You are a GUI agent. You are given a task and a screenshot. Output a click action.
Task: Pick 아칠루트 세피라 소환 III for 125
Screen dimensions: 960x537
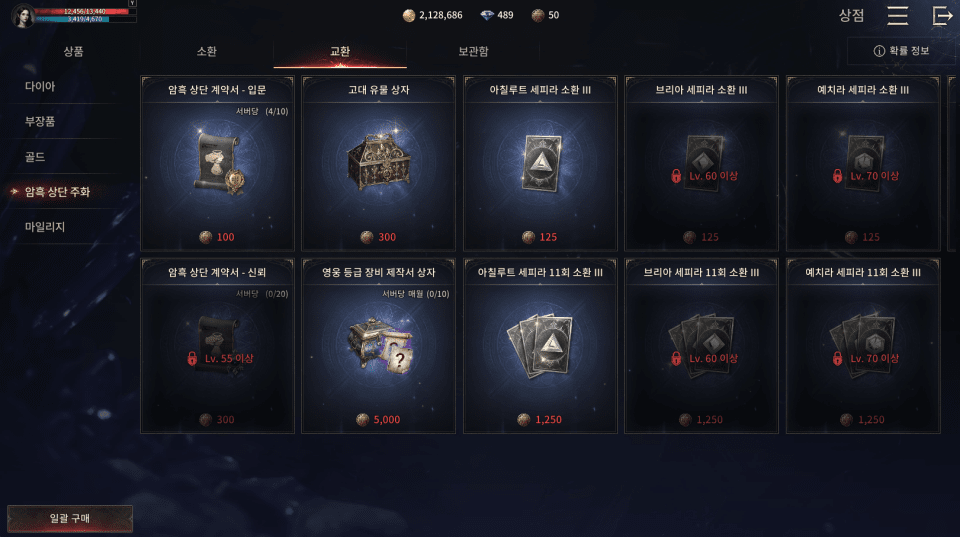(540, 165)
